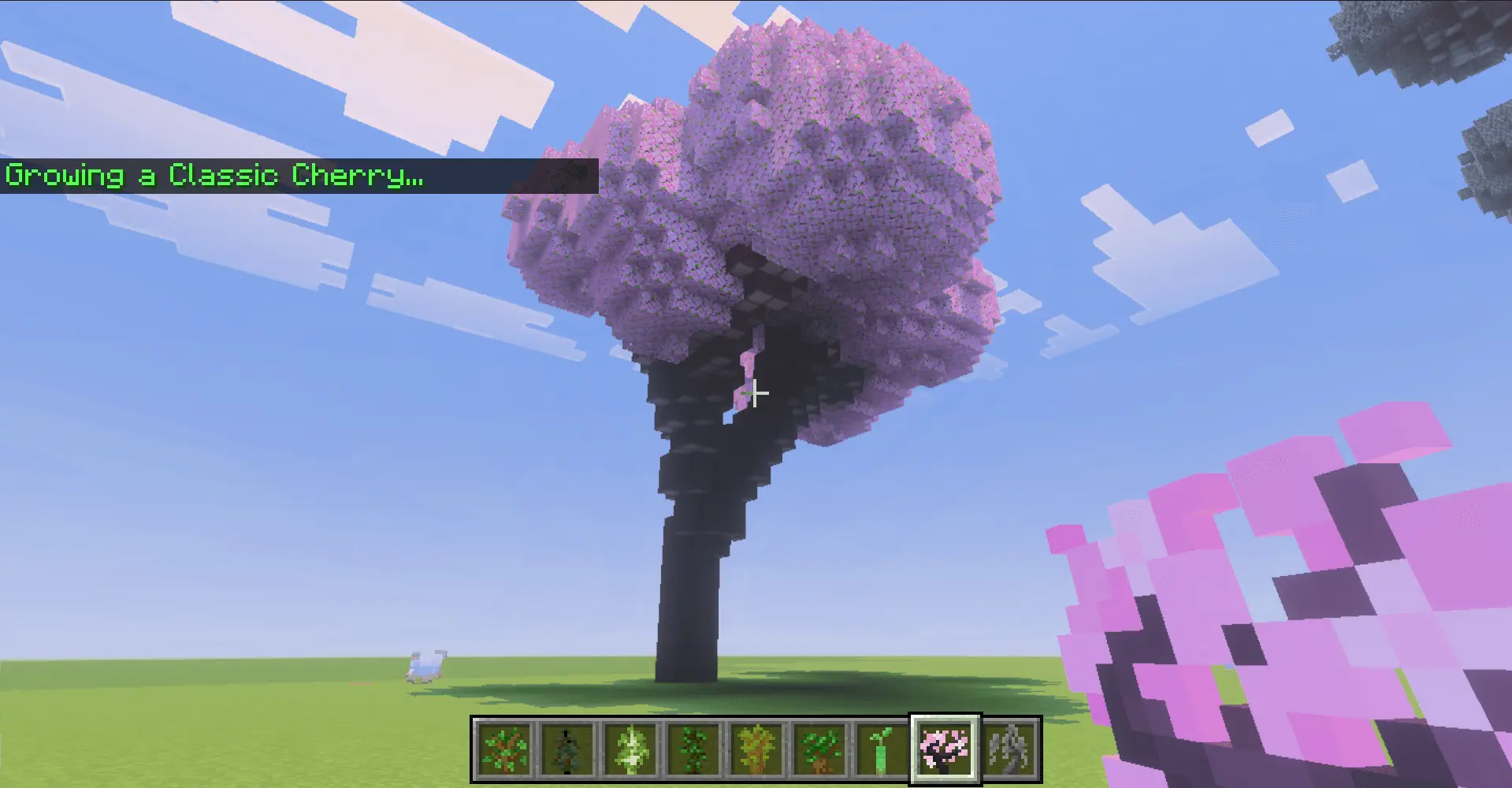The width and height of the screenshot is (1512, 788).
Task: Switch to the dark oak sapling slot
Action: pyautogui.click(x=819, y=749)
